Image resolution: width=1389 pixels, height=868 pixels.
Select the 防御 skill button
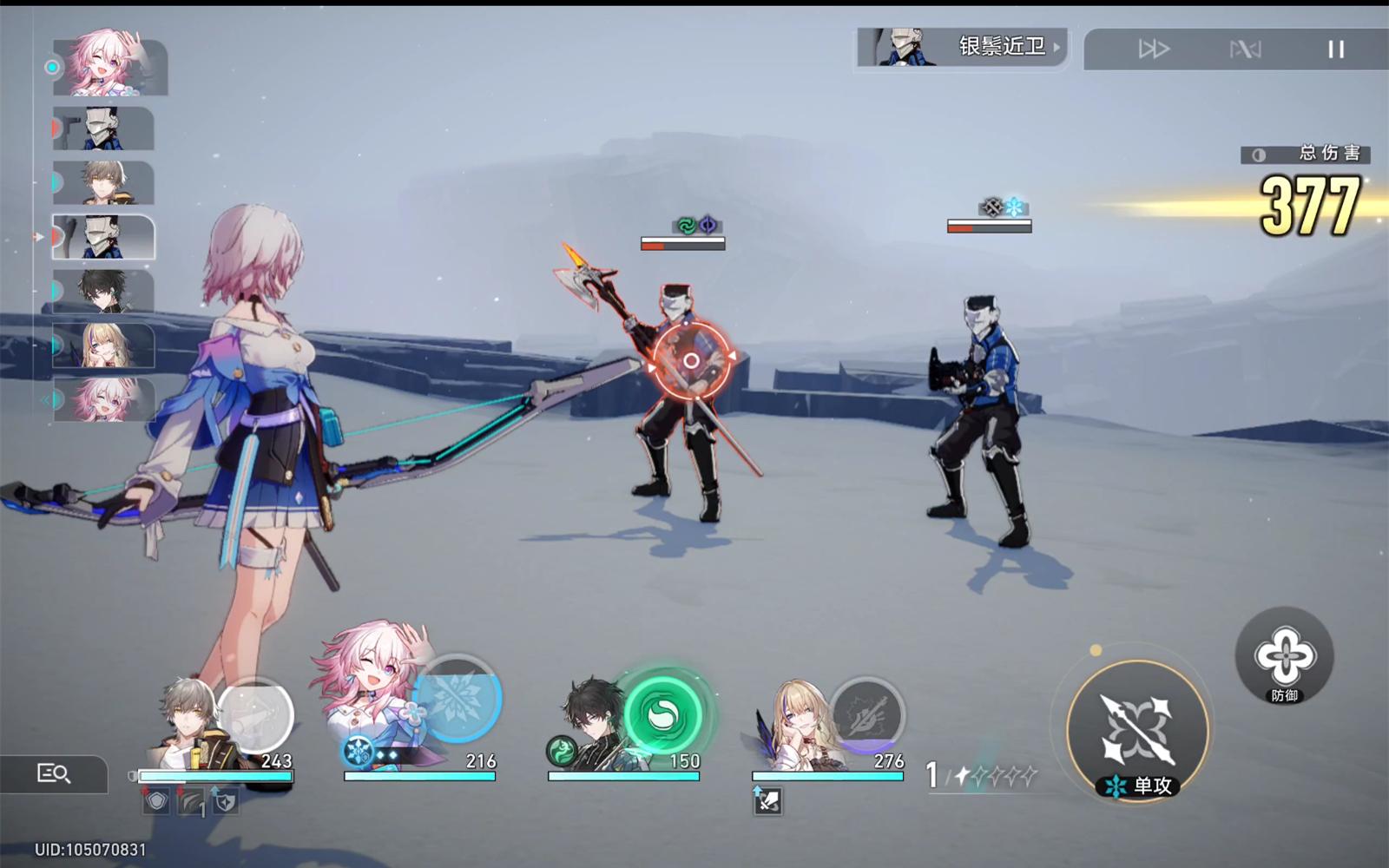(1284, 656)
